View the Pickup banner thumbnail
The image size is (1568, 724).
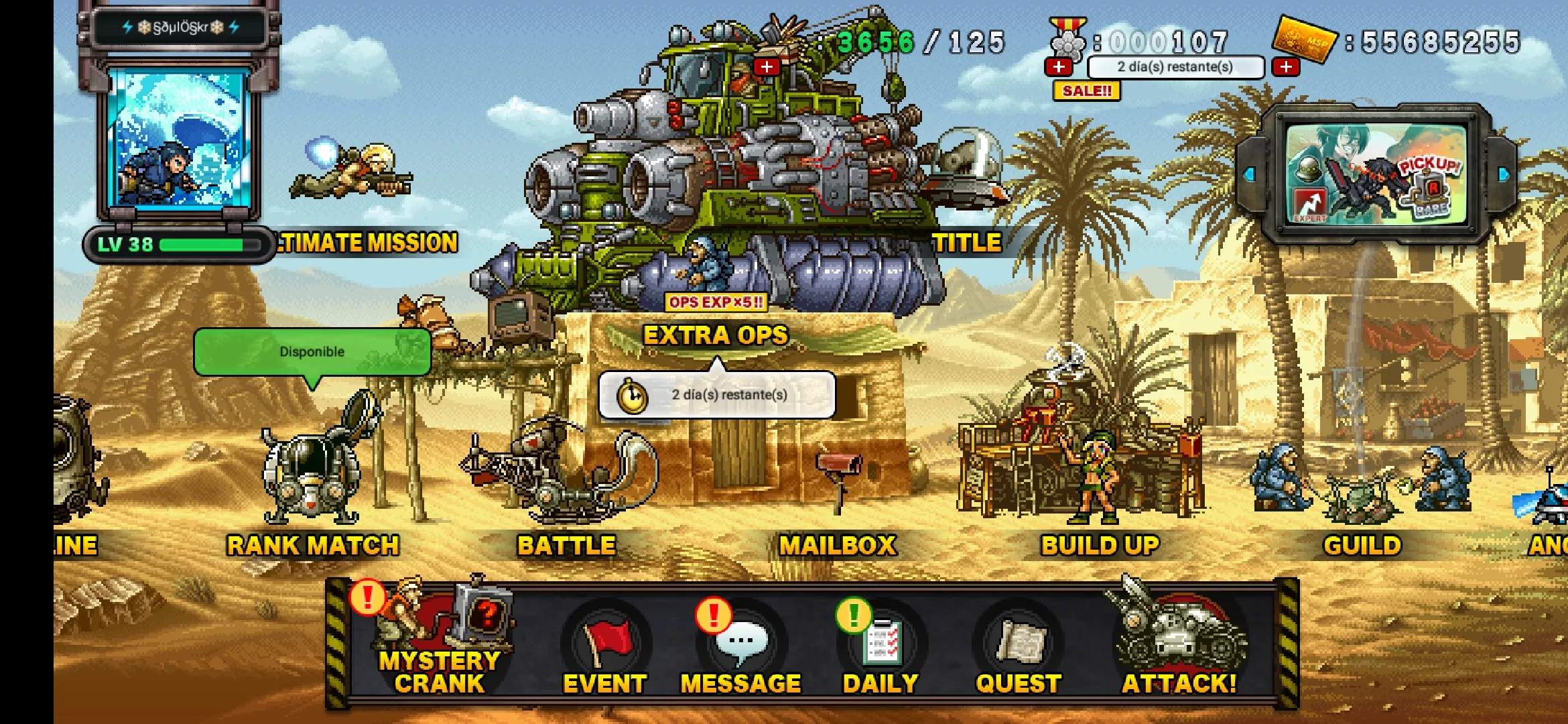[1376, 174]
